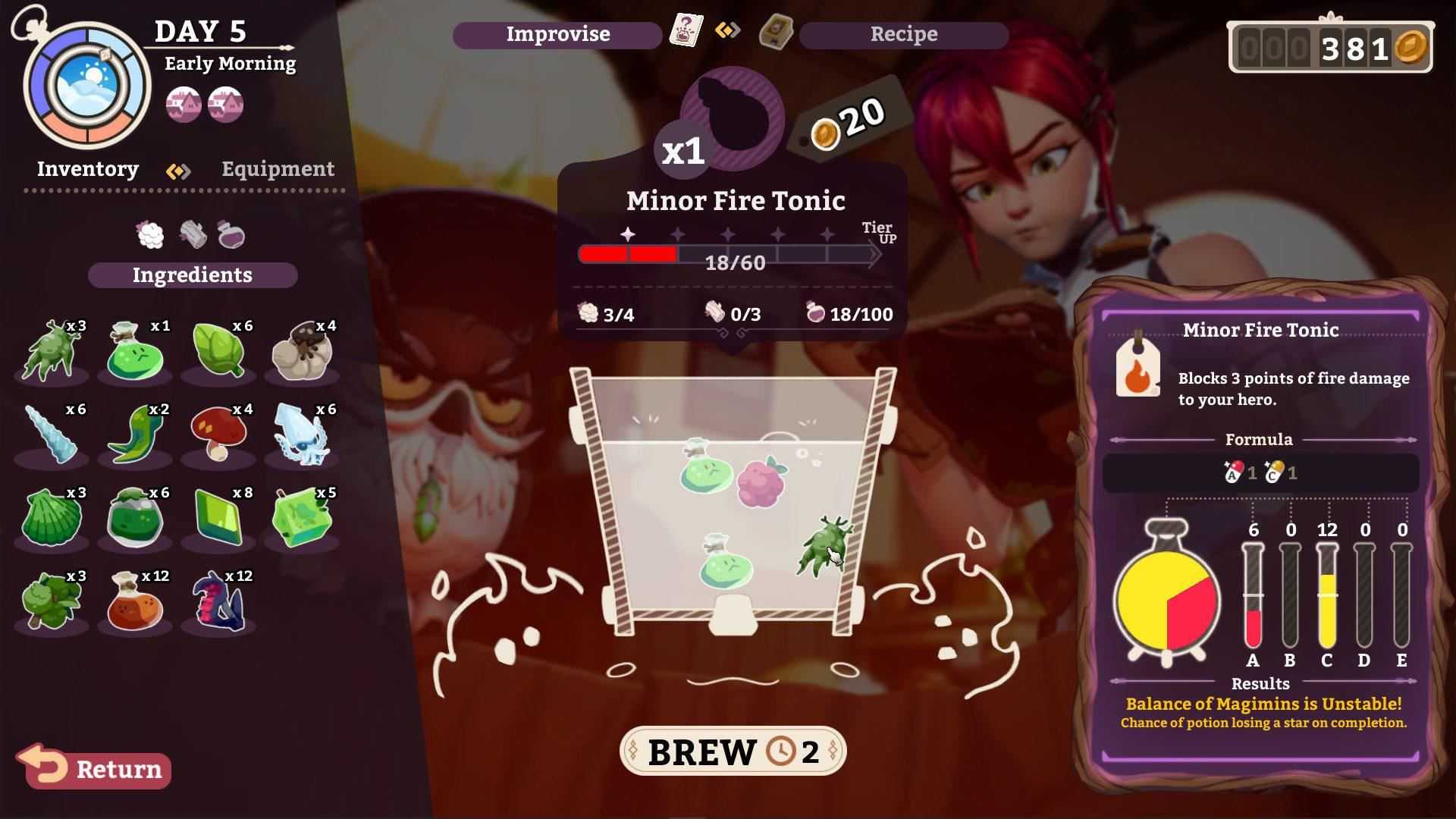Click the Return button

pos(97,770)
